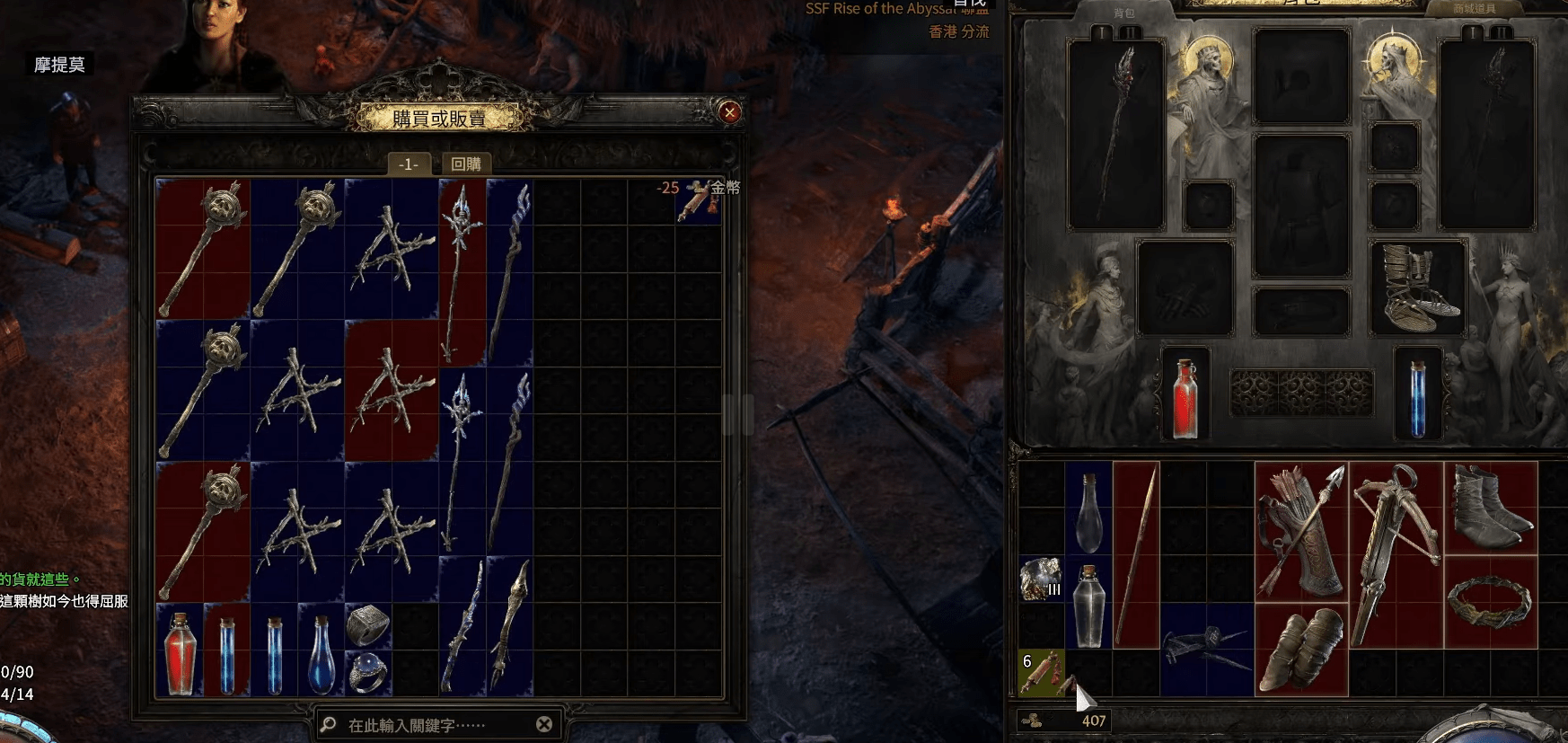Select the -1- vendor tab
The height and width of the screenshot is (743, 1568).
click(x=409, y=164)
